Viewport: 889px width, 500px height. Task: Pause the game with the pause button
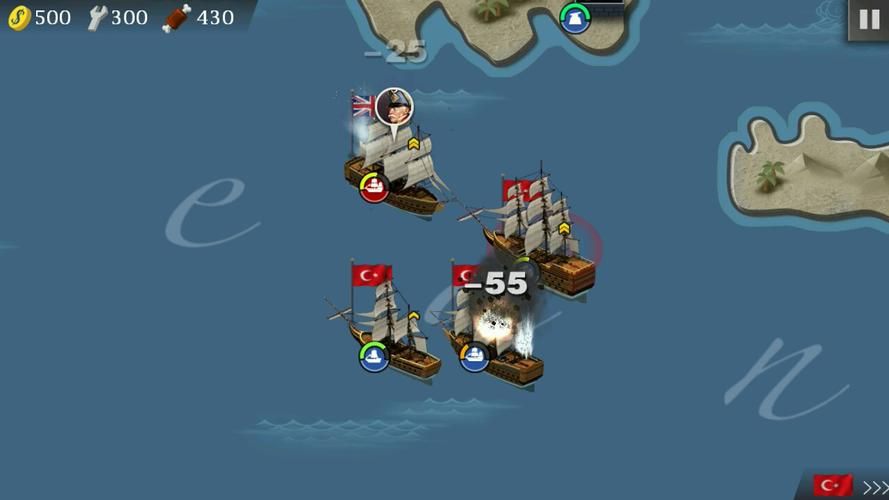coord(867,20)
